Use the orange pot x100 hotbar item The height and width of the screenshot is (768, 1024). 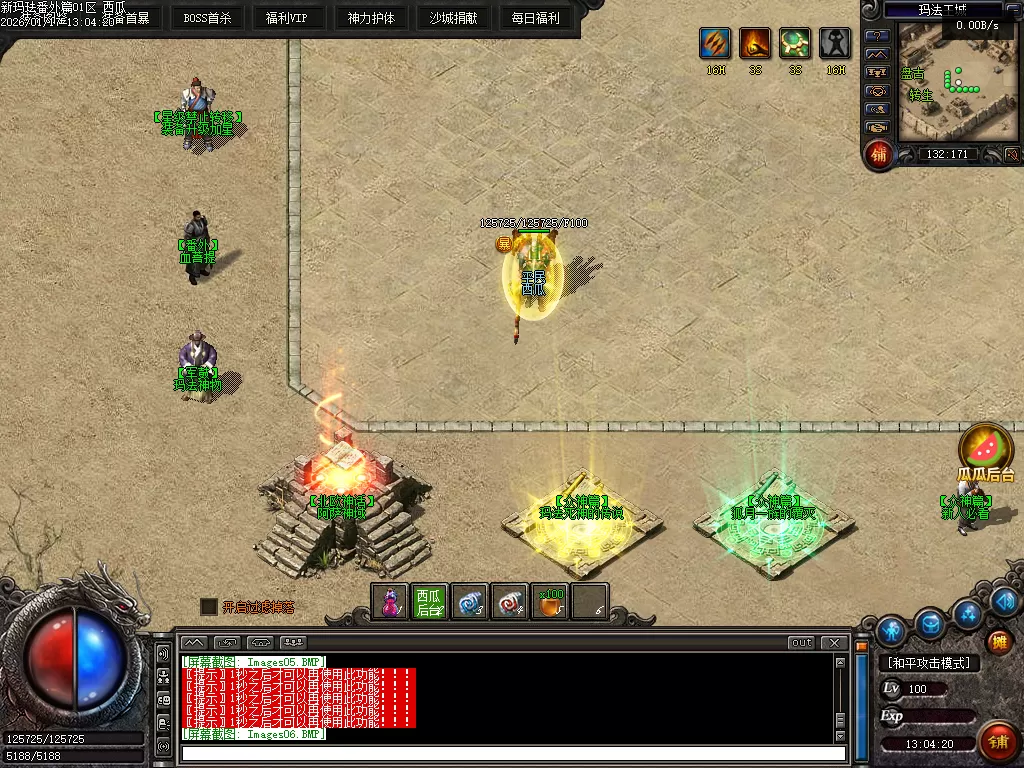(549, 601)
